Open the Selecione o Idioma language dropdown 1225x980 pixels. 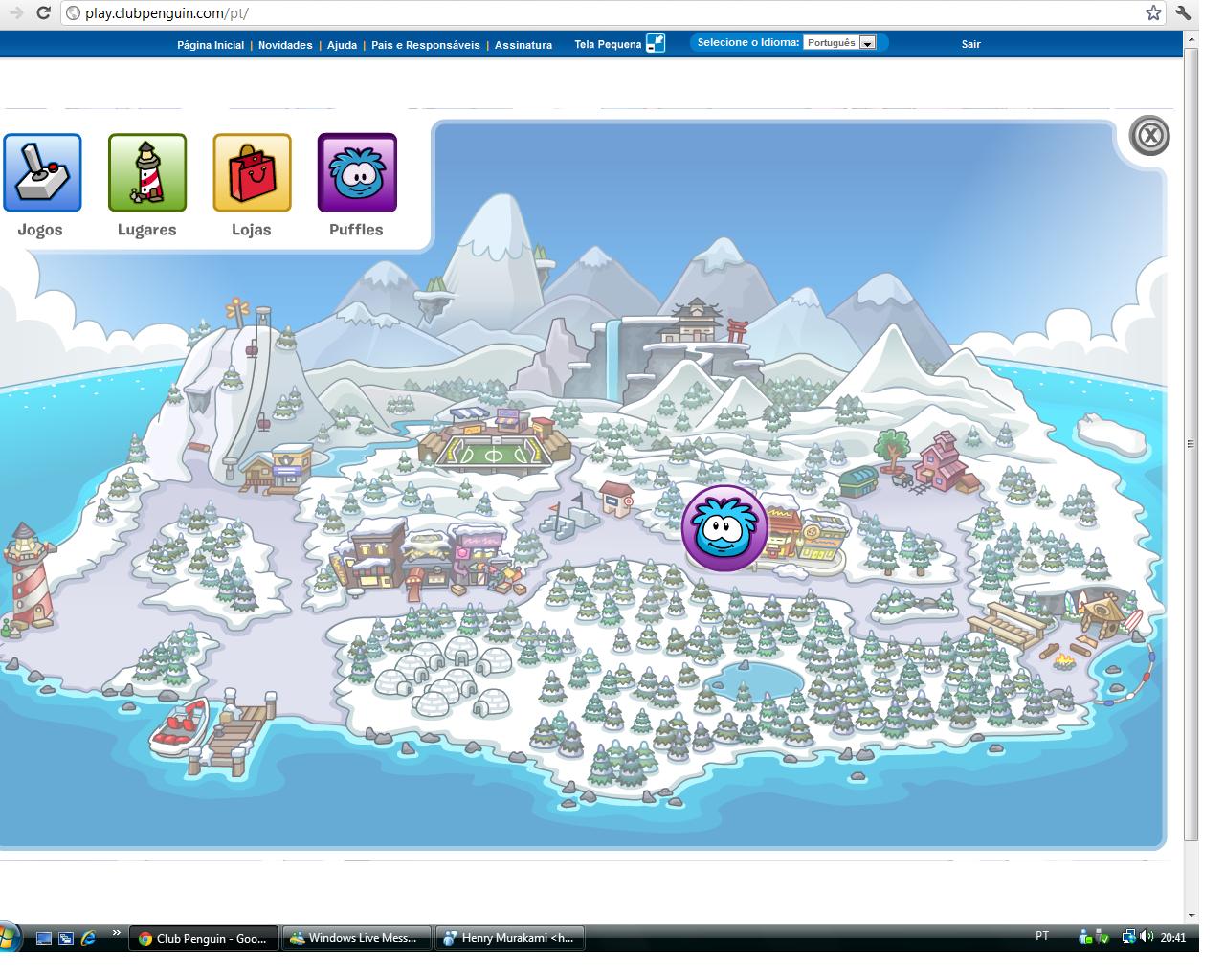pos(866,43)
